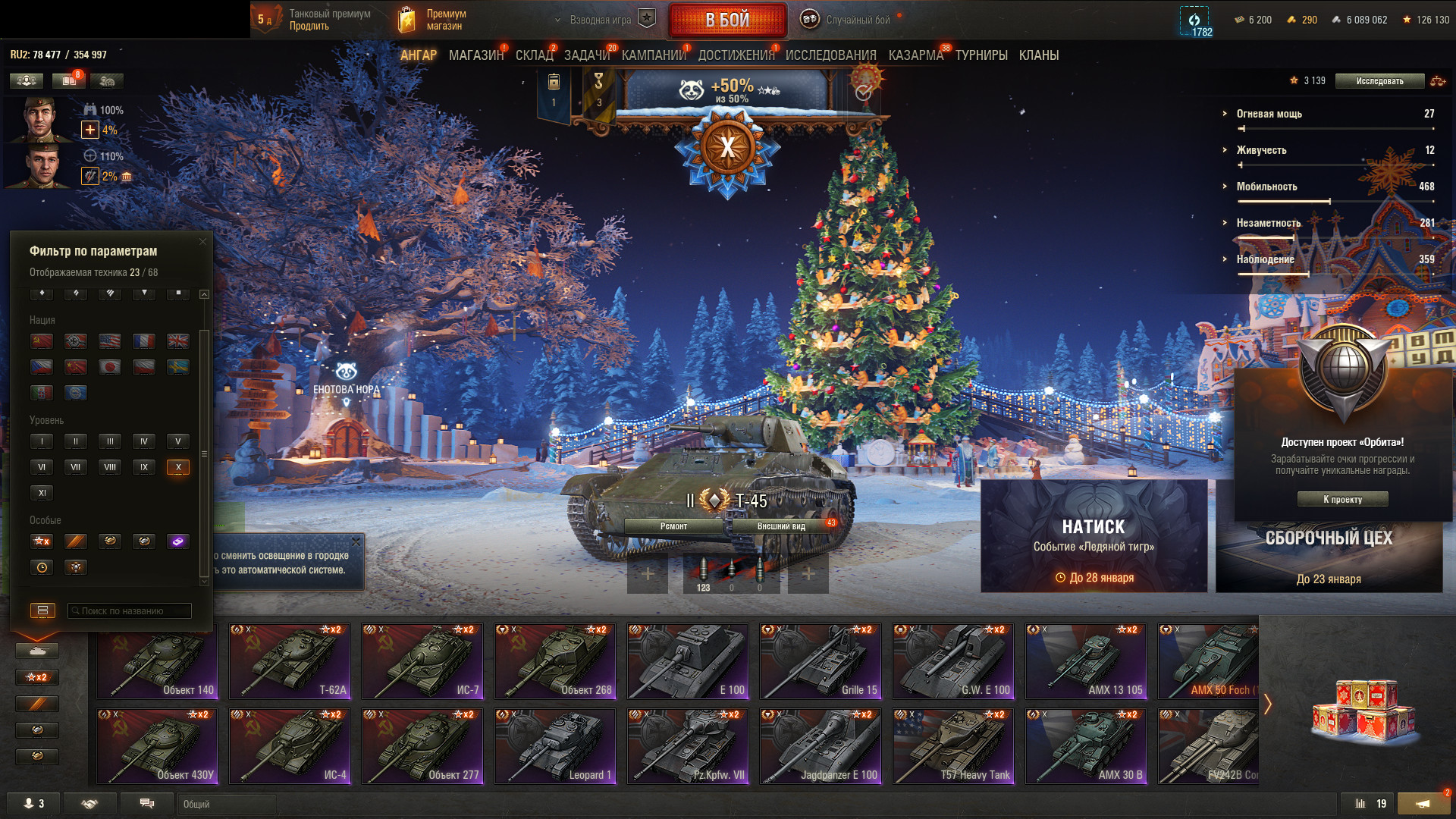Viewport: 1456px width, 819px height.
Task: Pick the Grille 15 tank
Action: coord(821,661)
